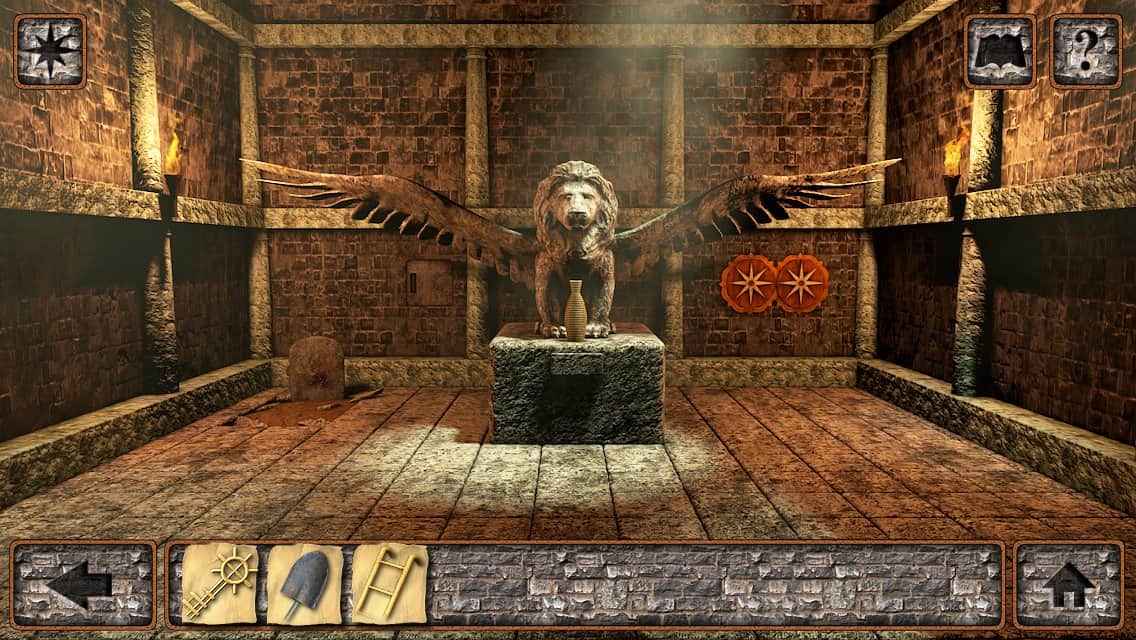The height and width of the screenshot is (640, 1136).
Task: Select the ladder inventory item
Action: click(389, 585)
